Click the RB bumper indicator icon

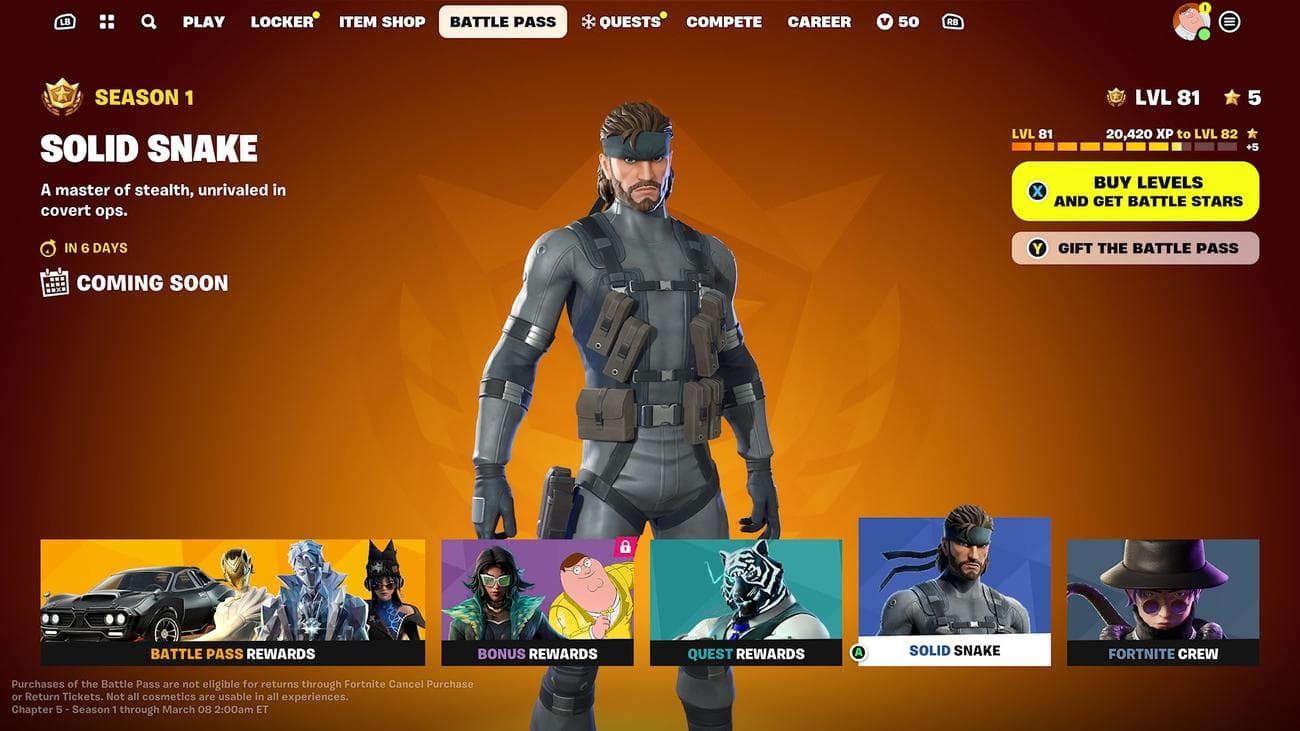(952, 20)
